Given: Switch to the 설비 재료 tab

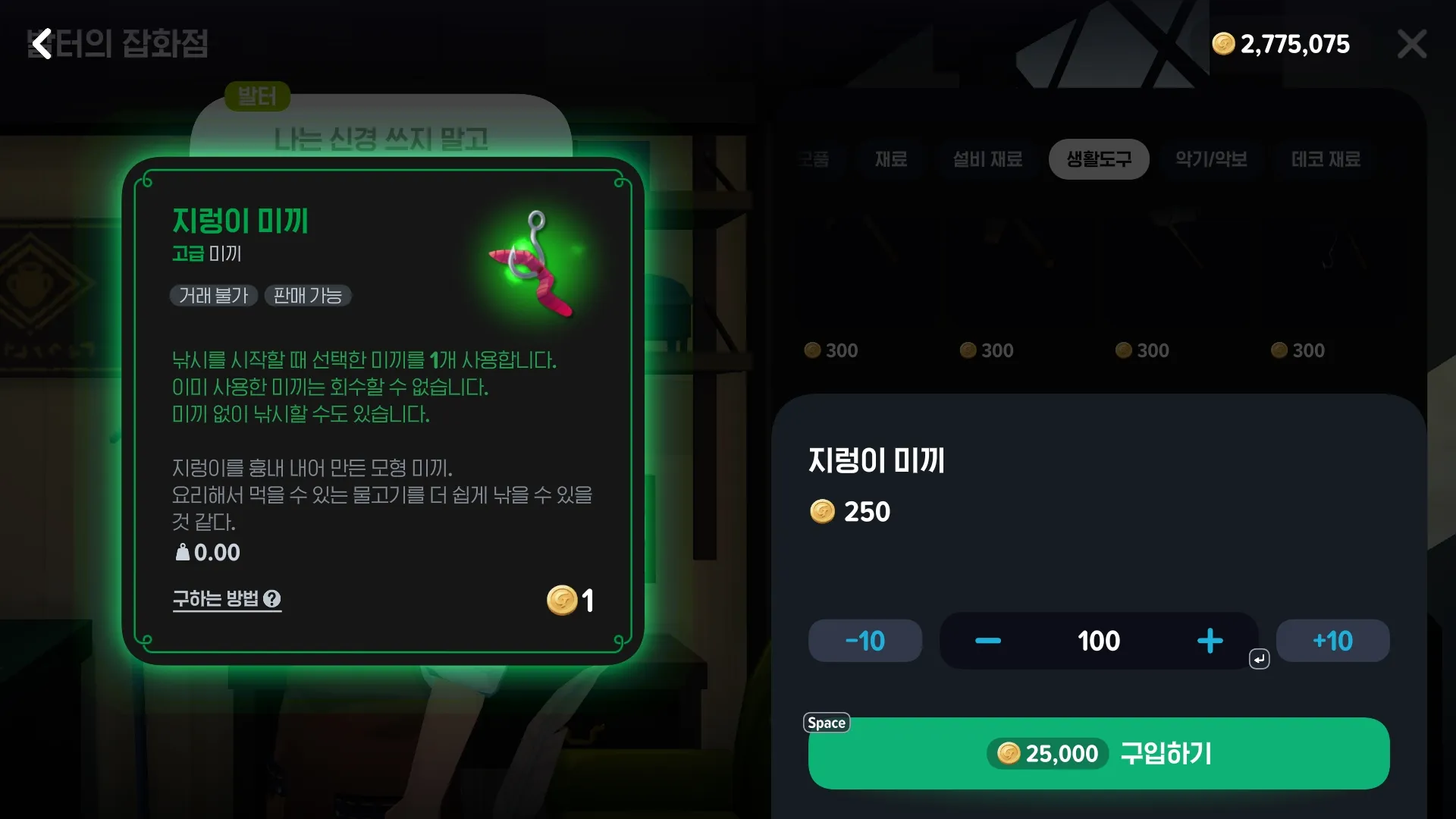Looking at the screenshot, I should click(x=987, y=159).
